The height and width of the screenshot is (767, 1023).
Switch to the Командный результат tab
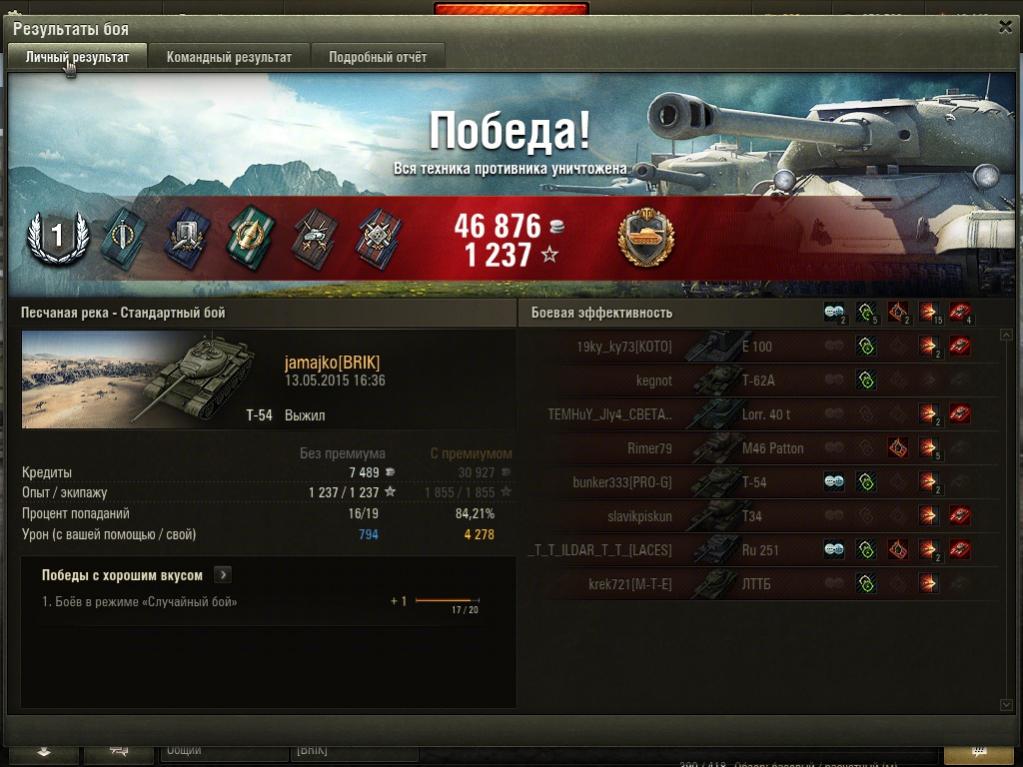pos(229,57)
